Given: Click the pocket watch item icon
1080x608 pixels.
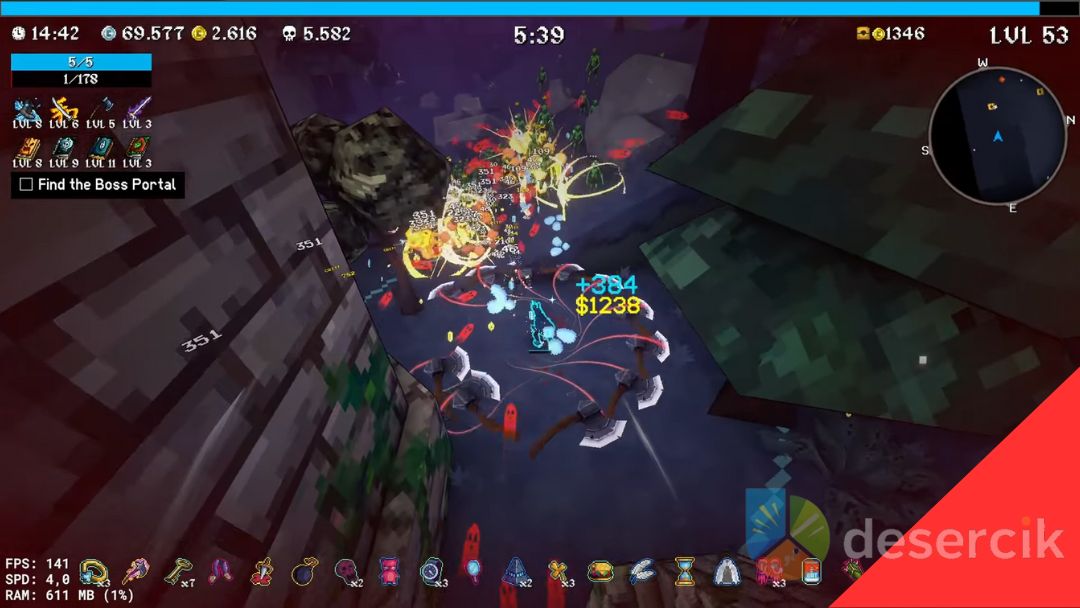Looking at the screenshot, I should 430,572.
